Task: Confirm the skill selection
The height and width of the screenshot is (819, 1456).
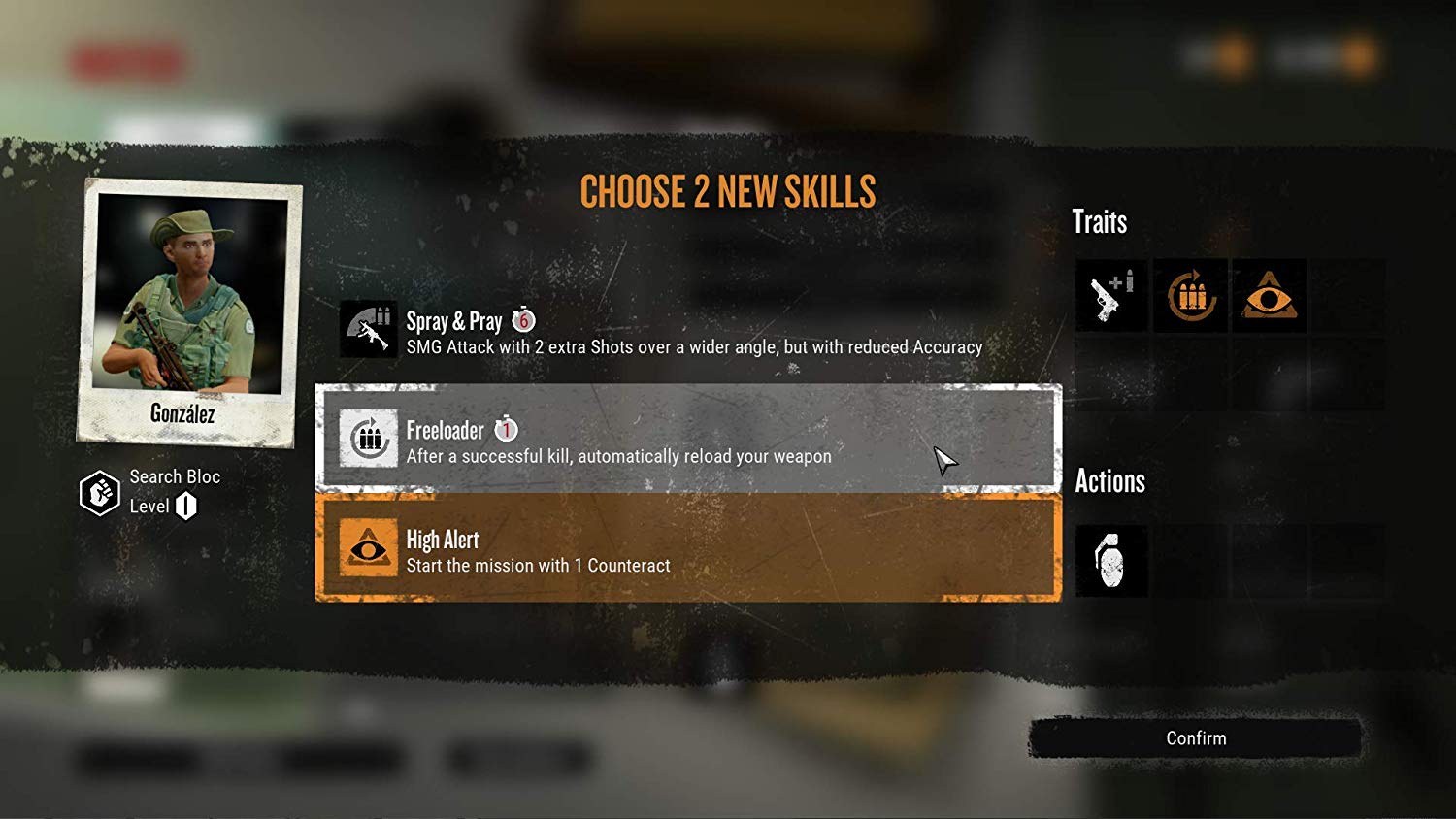Action: click(1195, 738)
